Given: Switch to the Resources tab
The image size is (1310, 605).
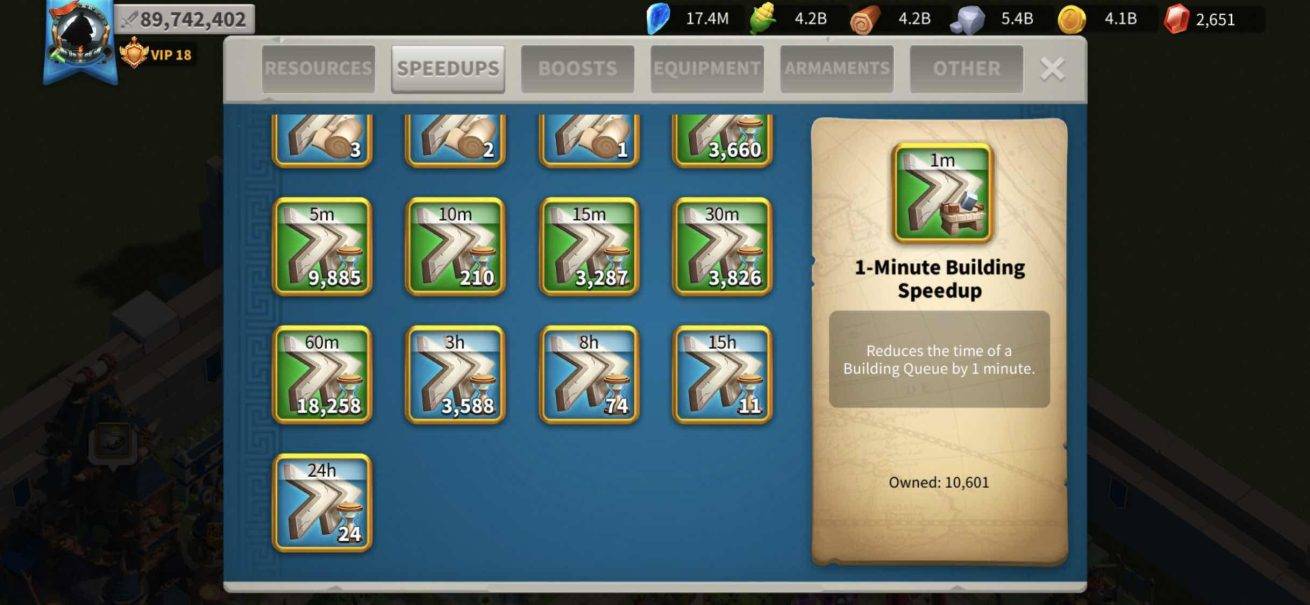Looking at the screenshot, I should (318, 69).
